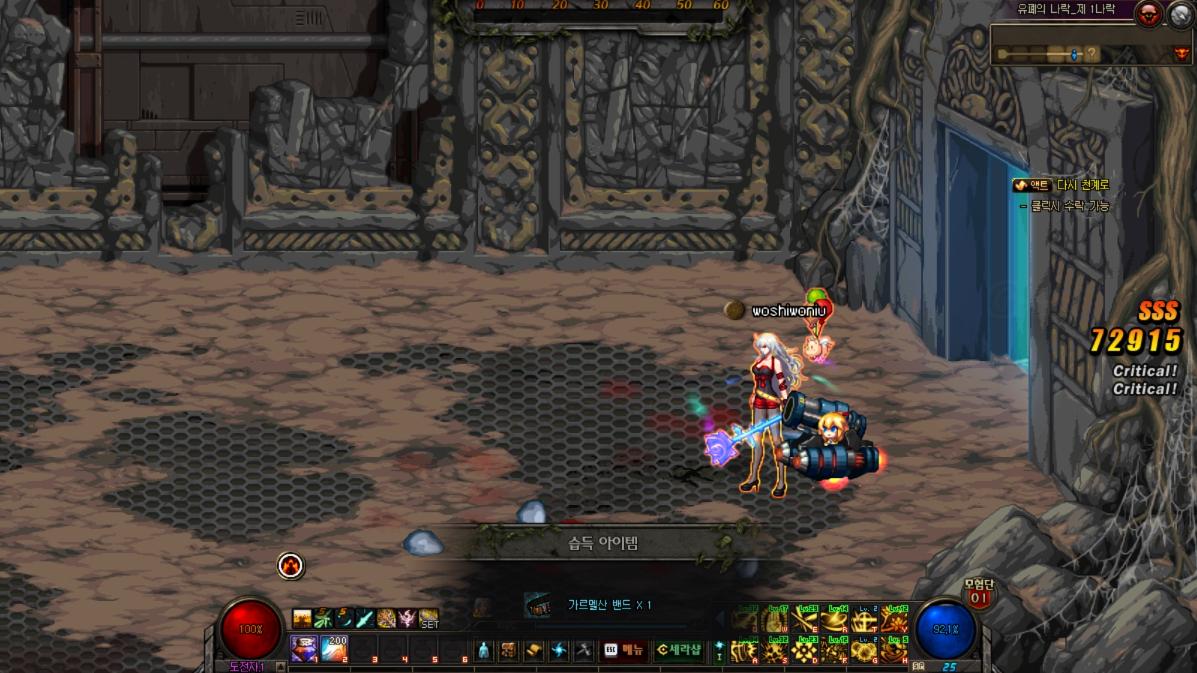Click the hammer icon in the menu bar
This screenshot has width=1197, height=673.
click(584, 650)
